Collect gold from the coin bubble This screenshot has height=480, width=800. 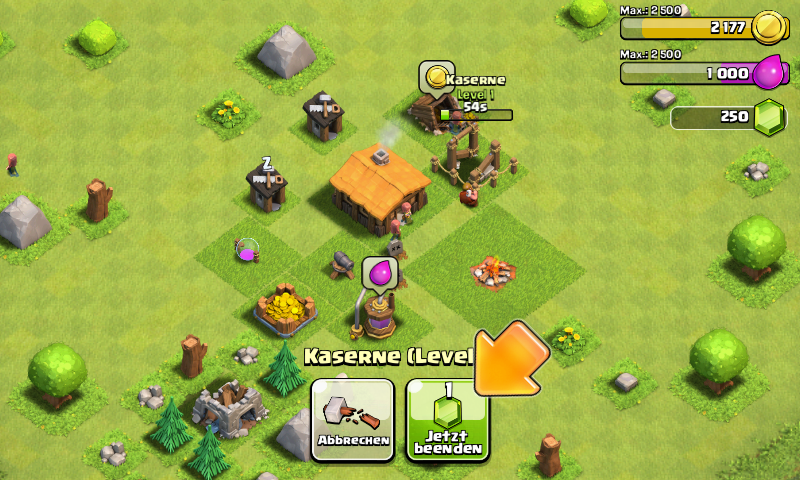click(x=435, y=75)
